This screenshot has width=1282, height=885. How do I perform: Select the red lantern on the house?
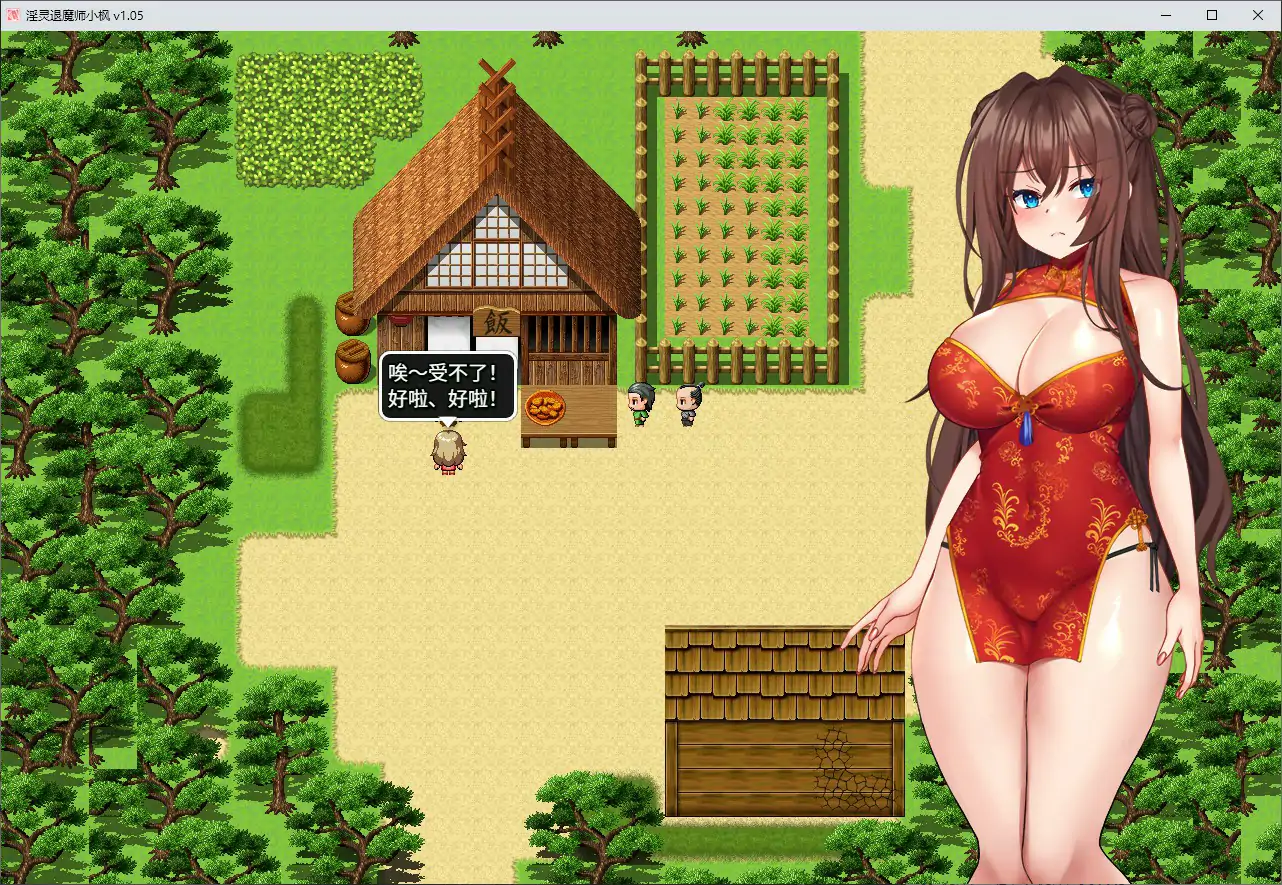(398, 320)
